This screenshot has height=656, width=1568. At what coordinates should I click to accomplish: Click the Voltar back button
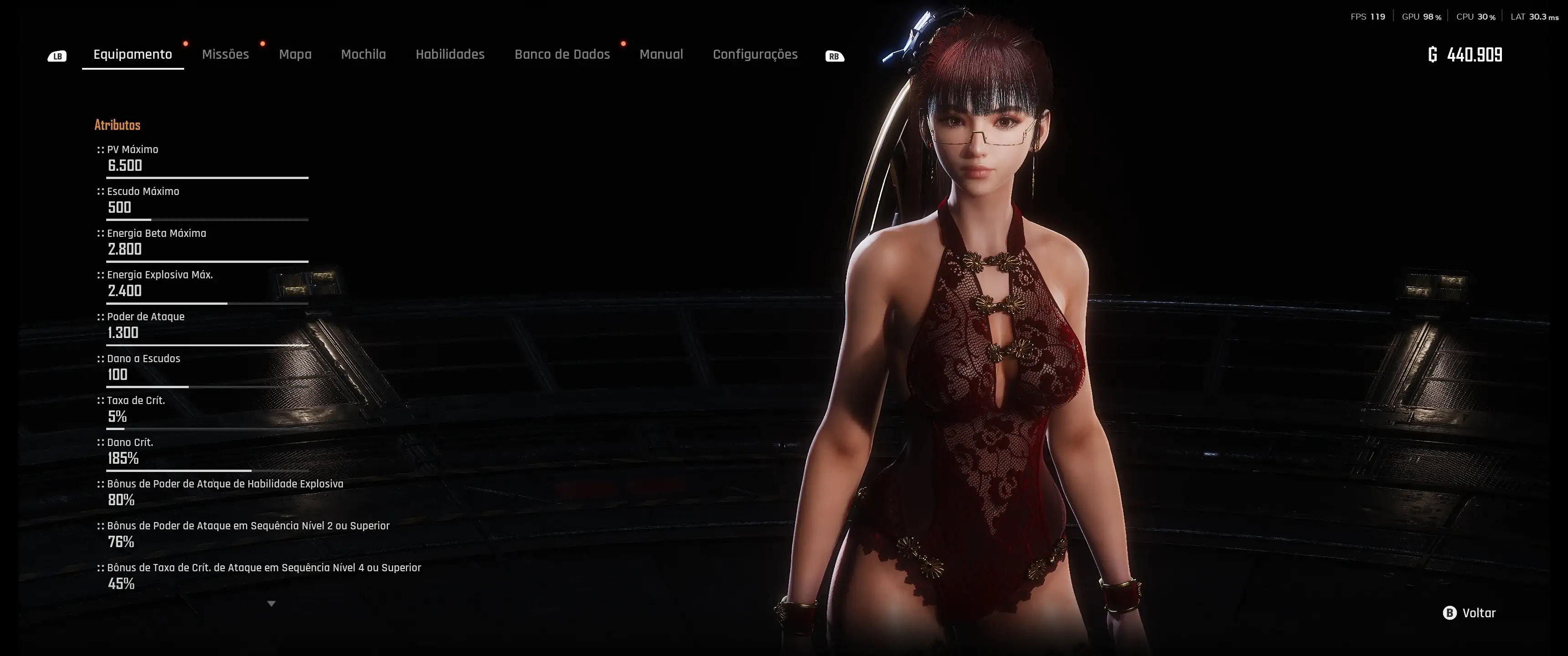(x=1470, y=613)
